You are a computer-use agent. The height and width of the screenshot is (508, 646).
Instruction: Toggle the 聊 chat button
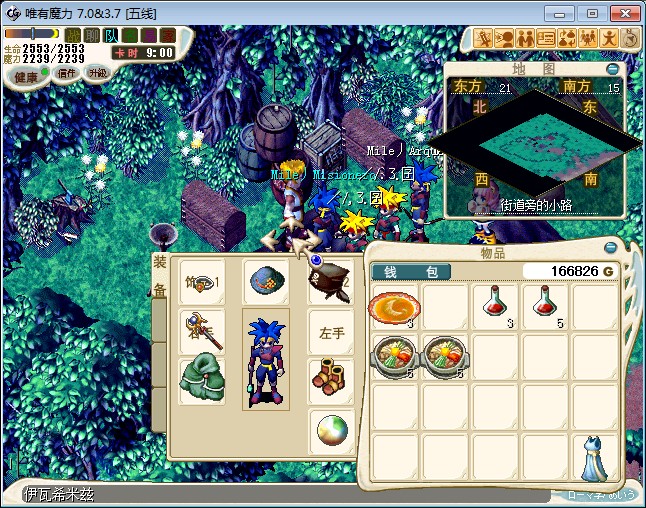(91, 35)
